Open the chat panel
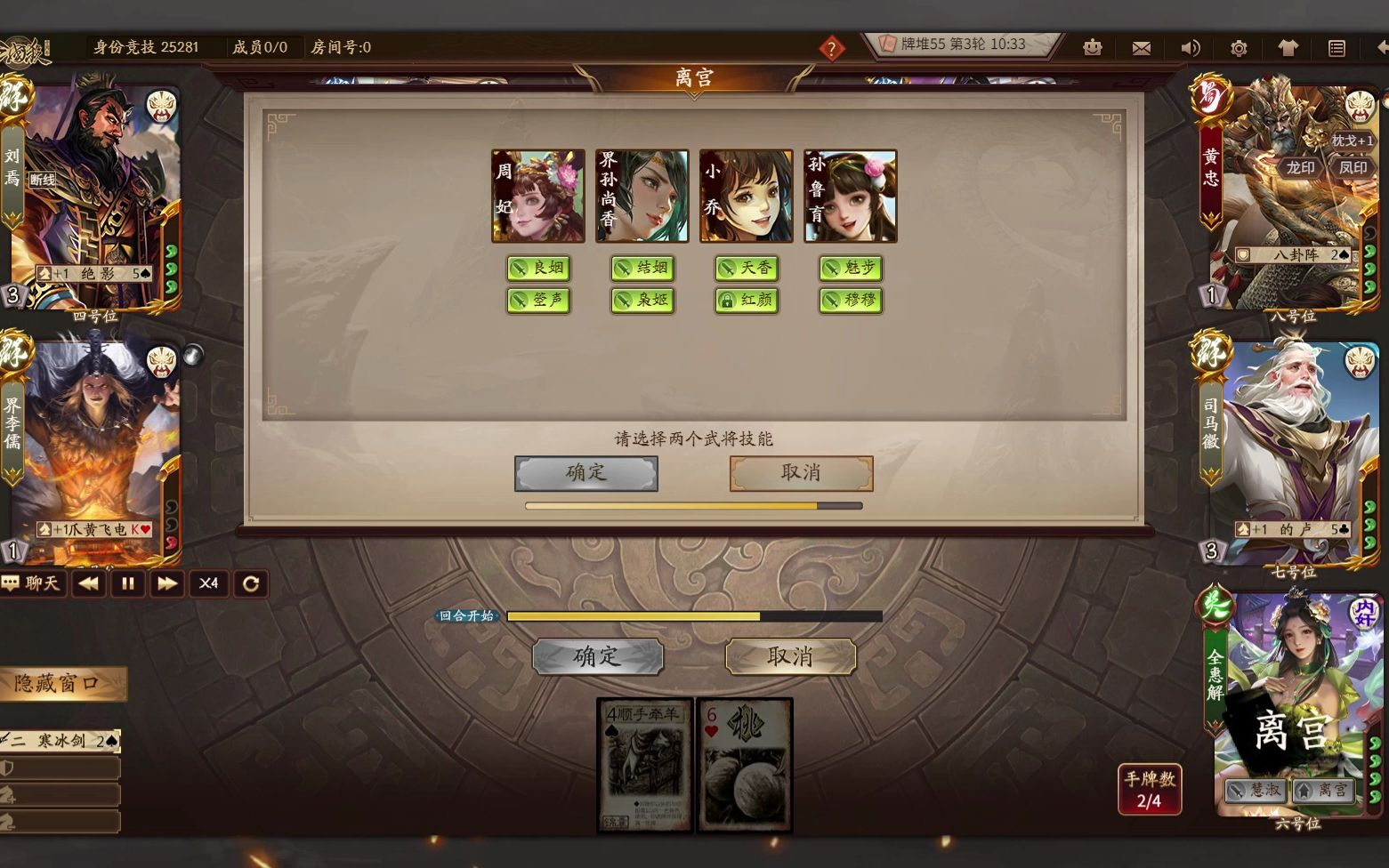Screen dimensions: 1389x868 coord(34,583)
